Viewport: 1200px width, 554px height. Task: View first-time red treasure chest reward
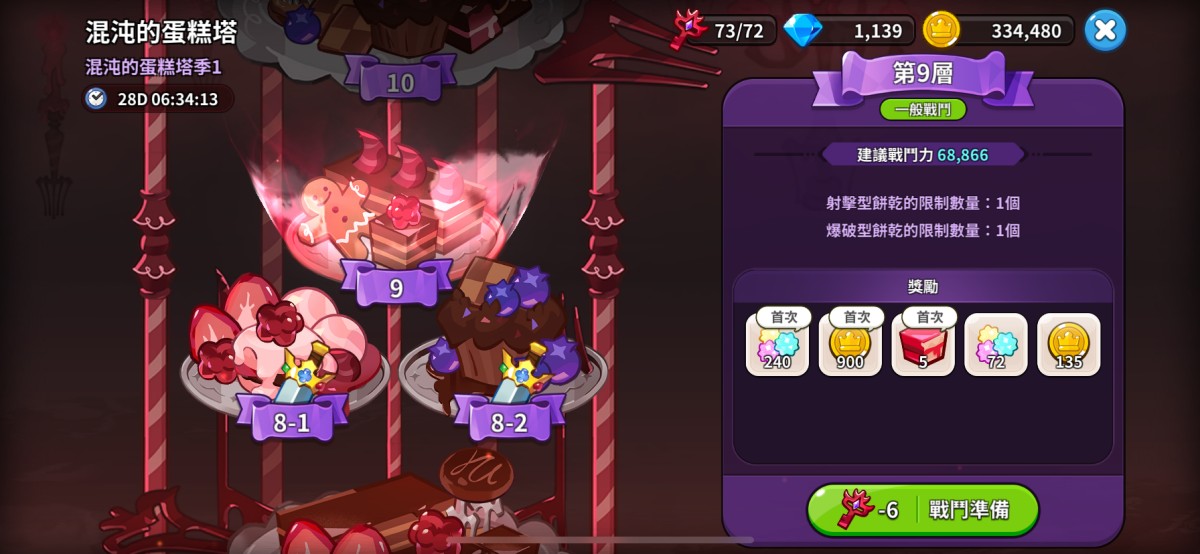pos(923,345)
